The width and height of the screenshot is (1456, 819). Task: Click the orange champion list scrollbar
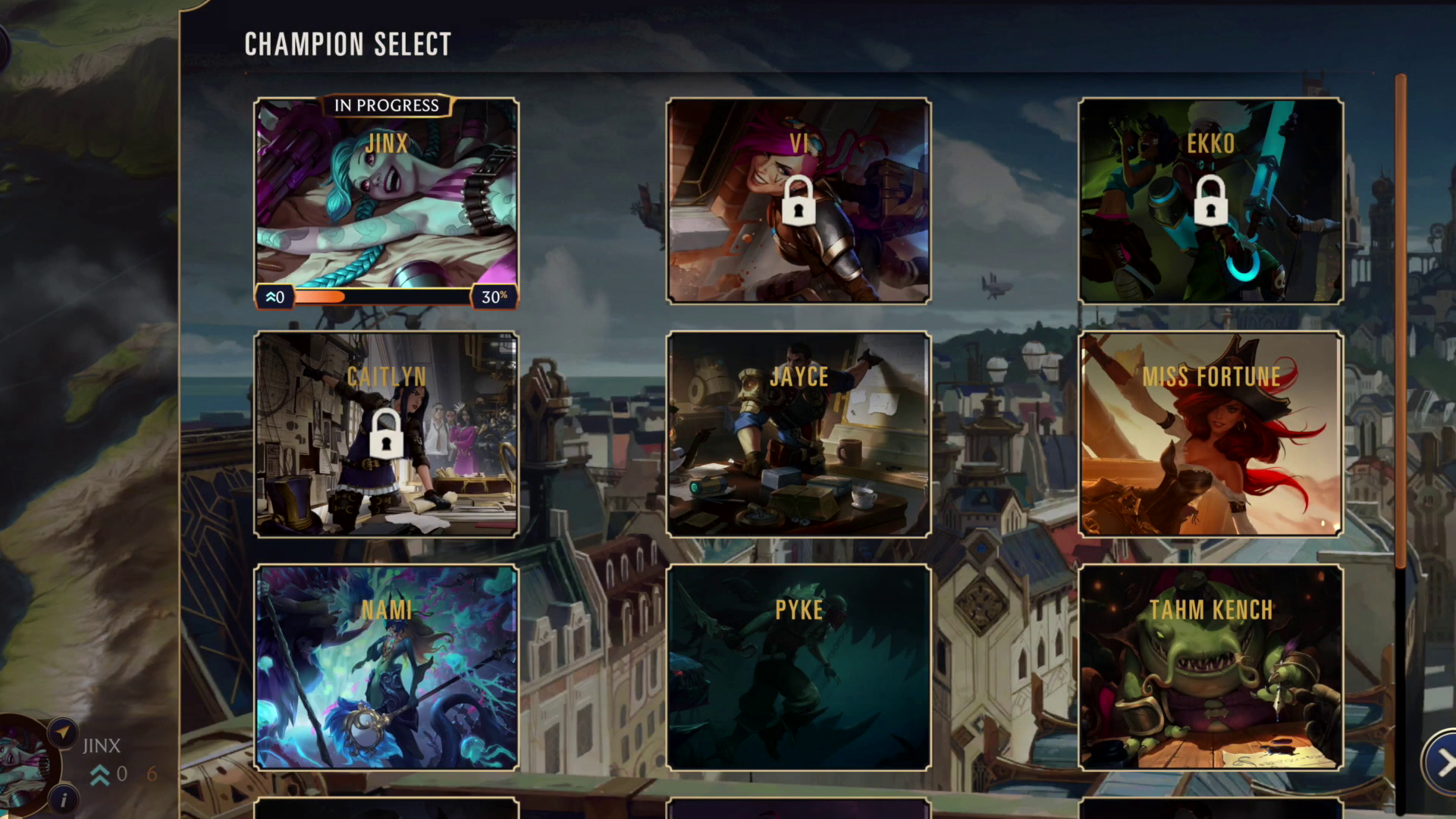tap(1400, 318)
